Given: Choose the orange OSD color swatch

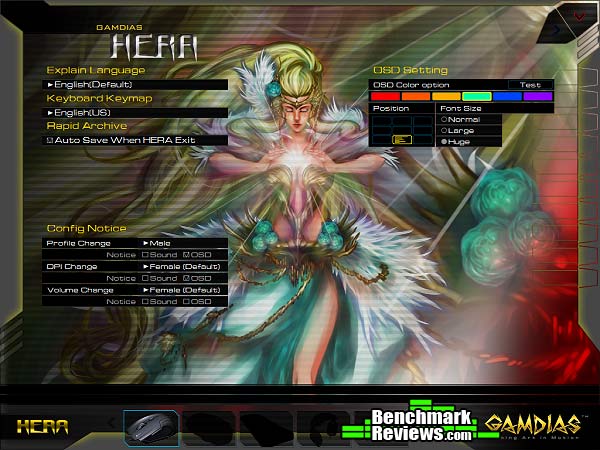Looking at the screenshot, I should (x=415, y=96).
